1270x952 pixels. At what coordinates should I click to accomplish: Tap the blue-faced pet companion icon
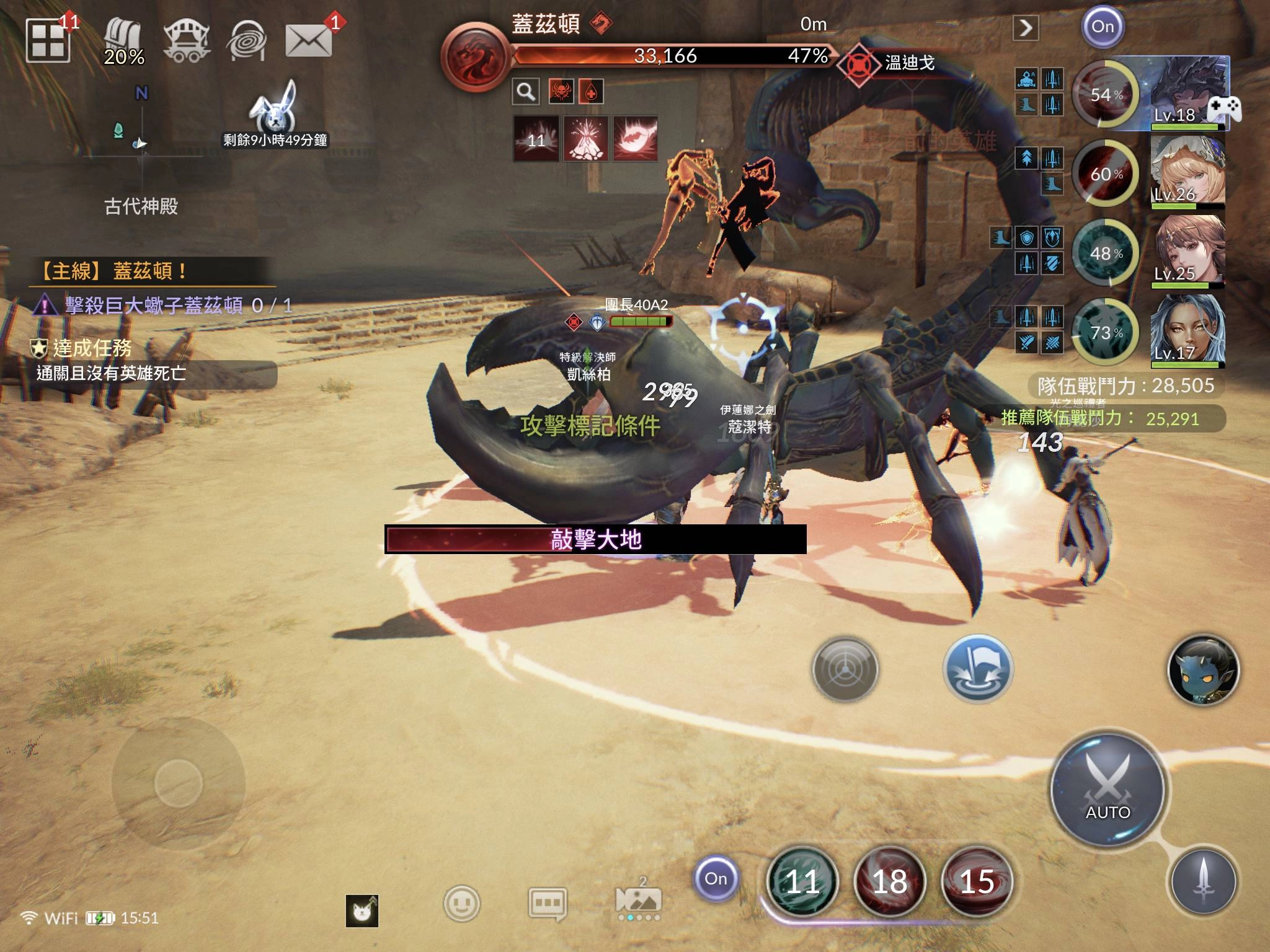click(1203, 670)
